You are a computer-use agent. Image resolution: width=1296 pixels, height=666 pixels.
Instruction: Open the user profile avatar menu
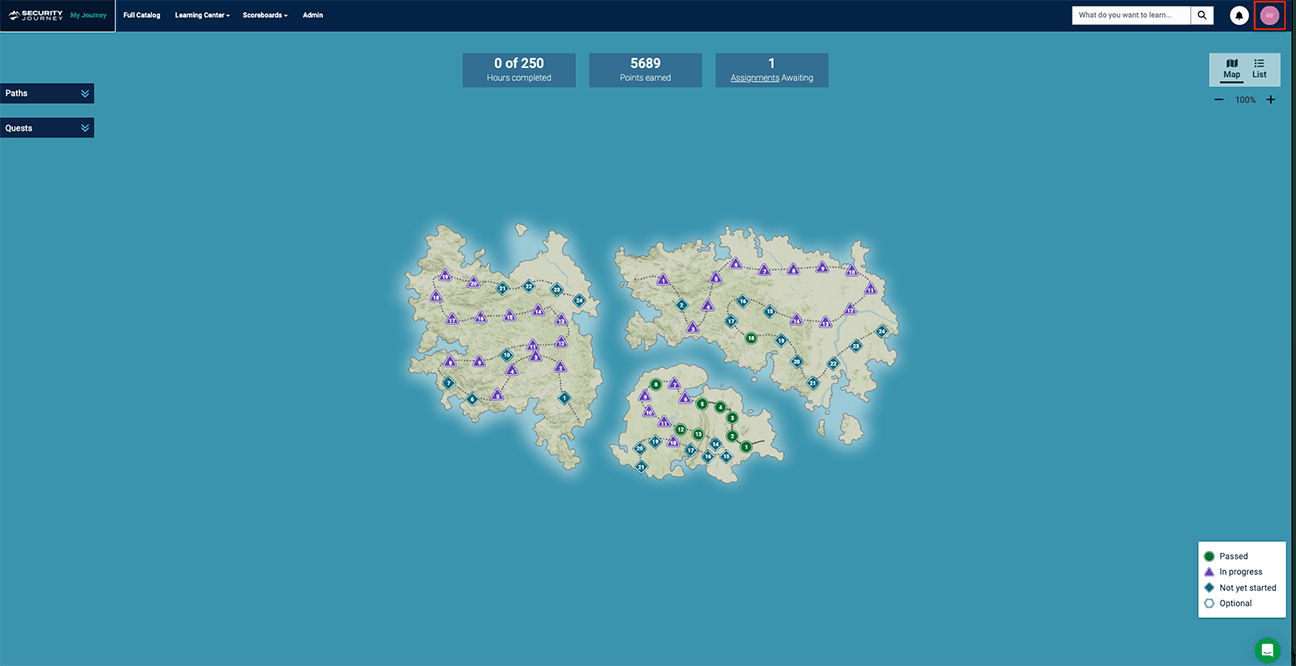[1269, 15]
